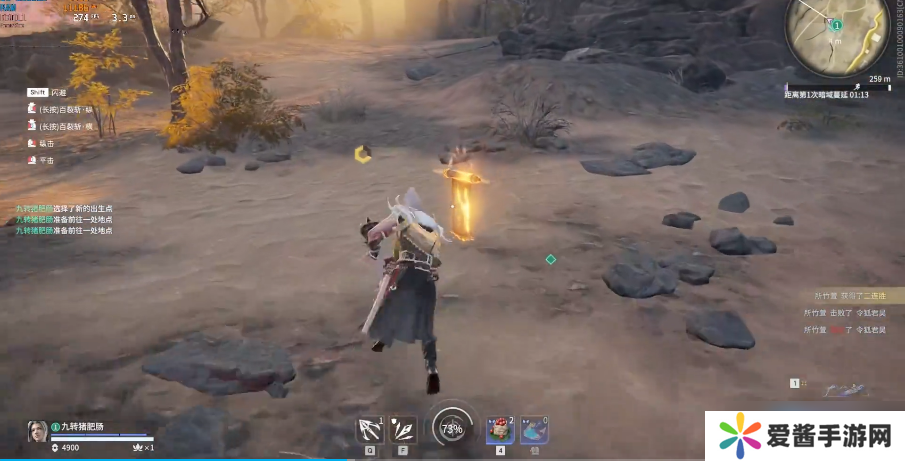Viewport: 905px width, 461px height.
Task: Trigger the feather-slash skill icon
Action: [x=404, y=428]
